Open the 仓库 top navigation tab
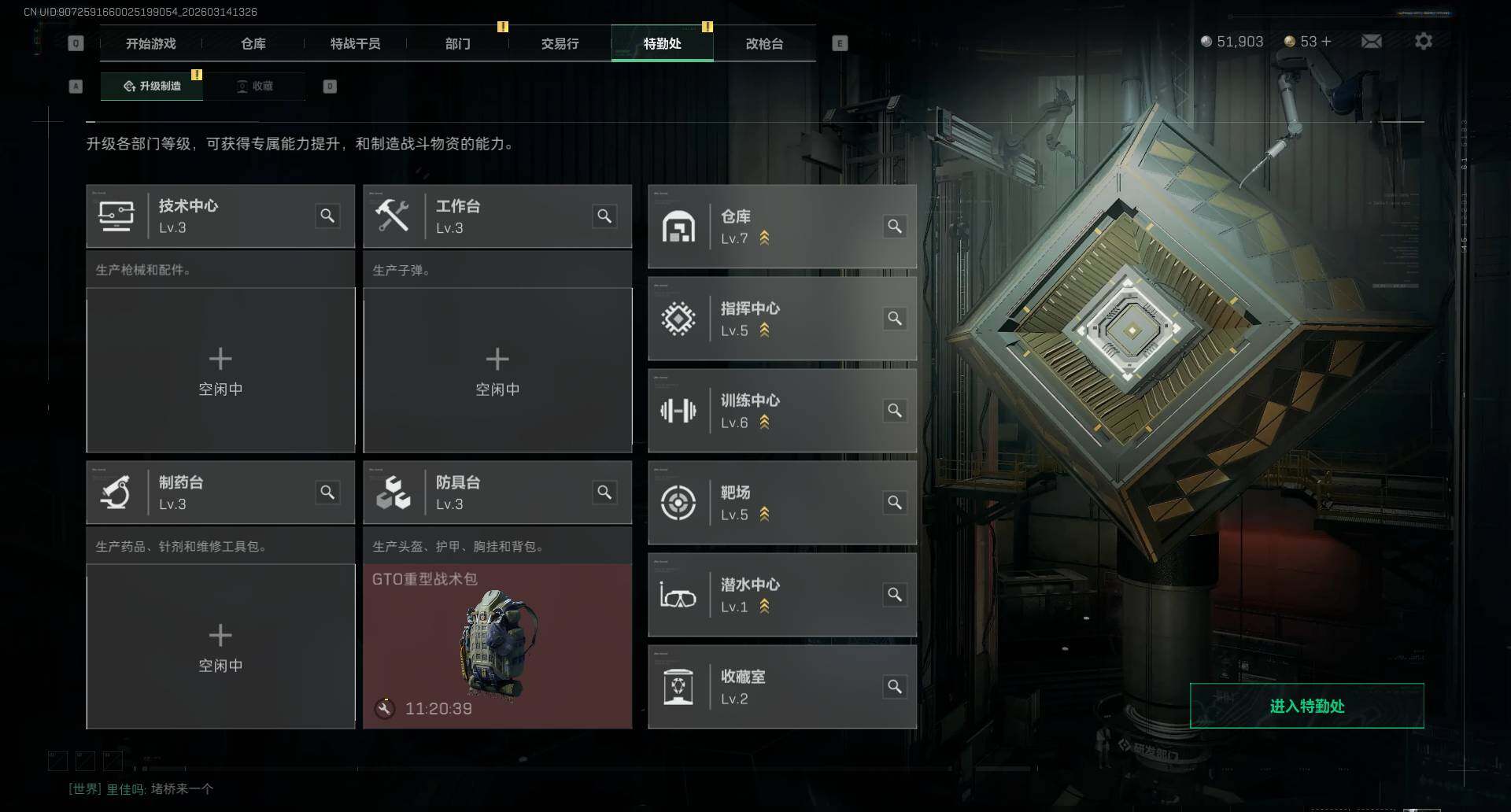The image size is (1511, 812). coord(253,44)
